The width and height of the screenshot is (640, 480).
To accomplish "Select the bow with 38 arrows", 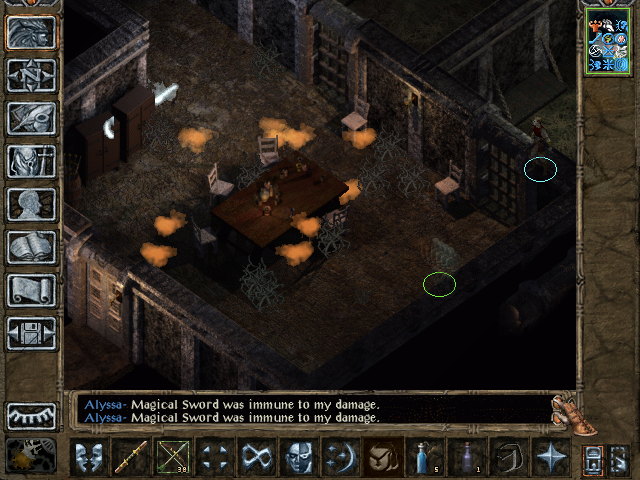I will [173, 458].
